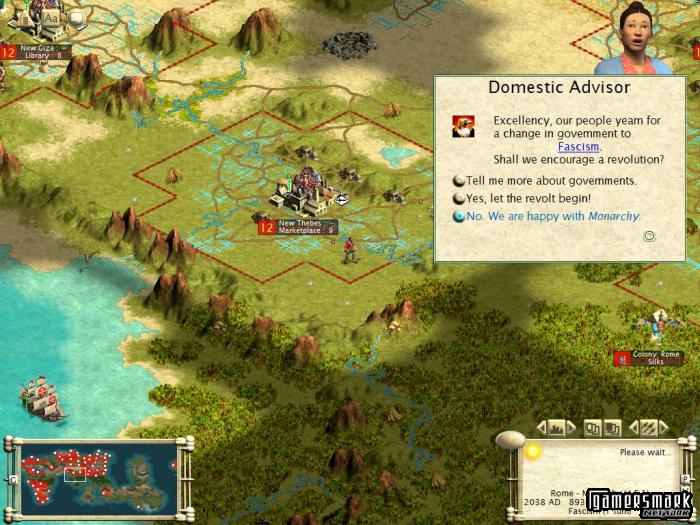Image resolution: width=700 pixels, height=525 pixels.
Task: Open the round shield menu button
Action: click(76, 17)
